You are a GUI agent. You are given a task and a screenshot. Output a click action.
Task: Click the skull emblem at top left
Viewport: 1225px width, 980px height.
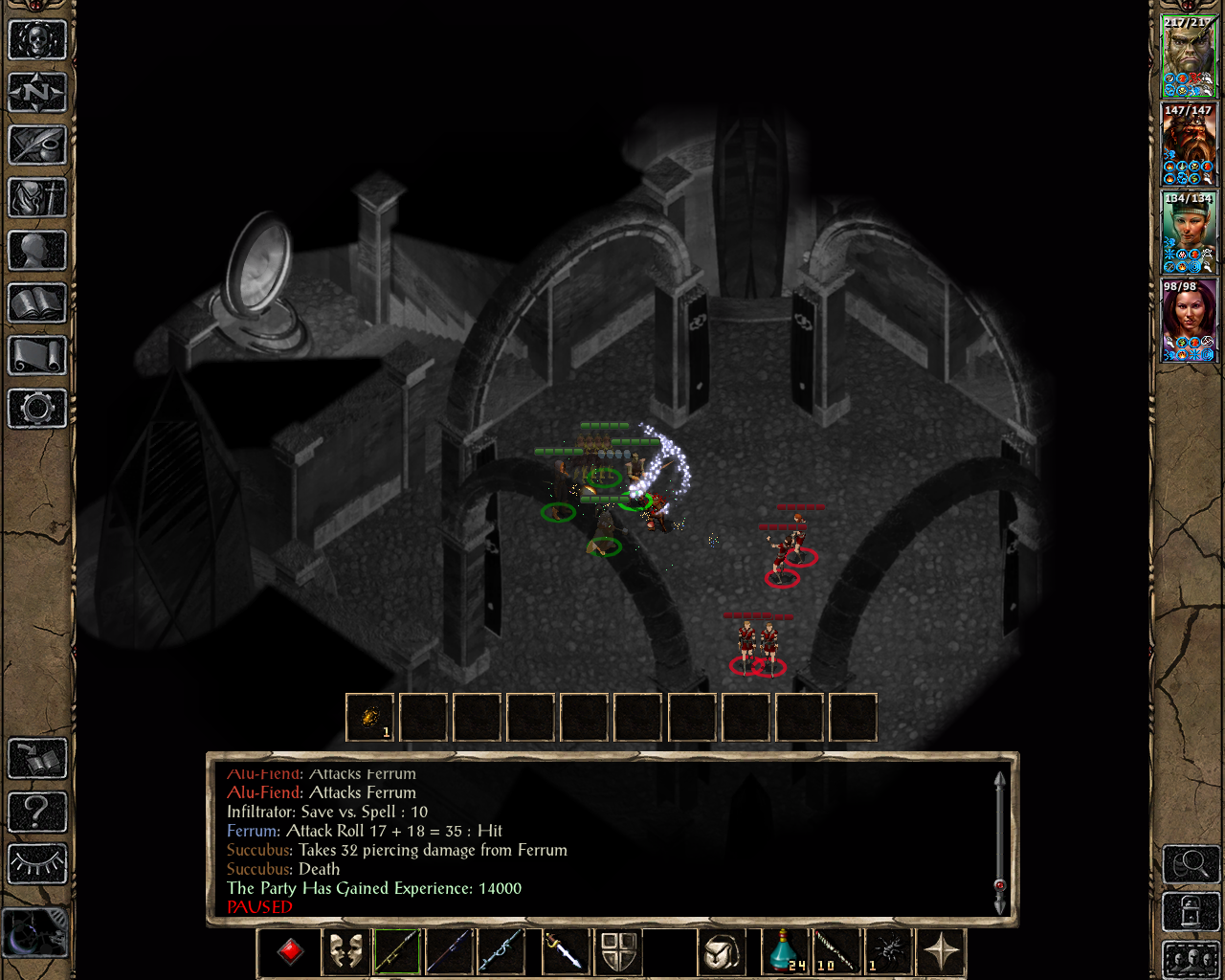click(38, 40)
